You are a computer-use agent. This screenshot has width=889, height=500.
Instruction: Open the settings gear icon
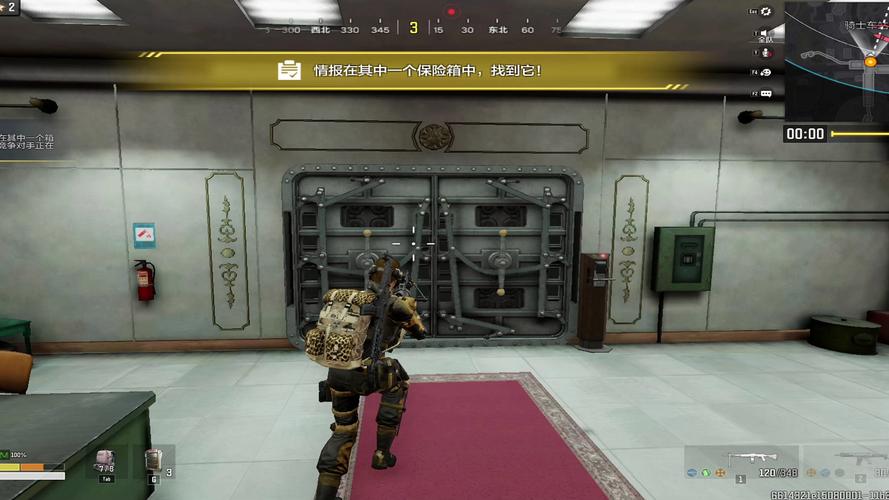click(x=766, y=12)
